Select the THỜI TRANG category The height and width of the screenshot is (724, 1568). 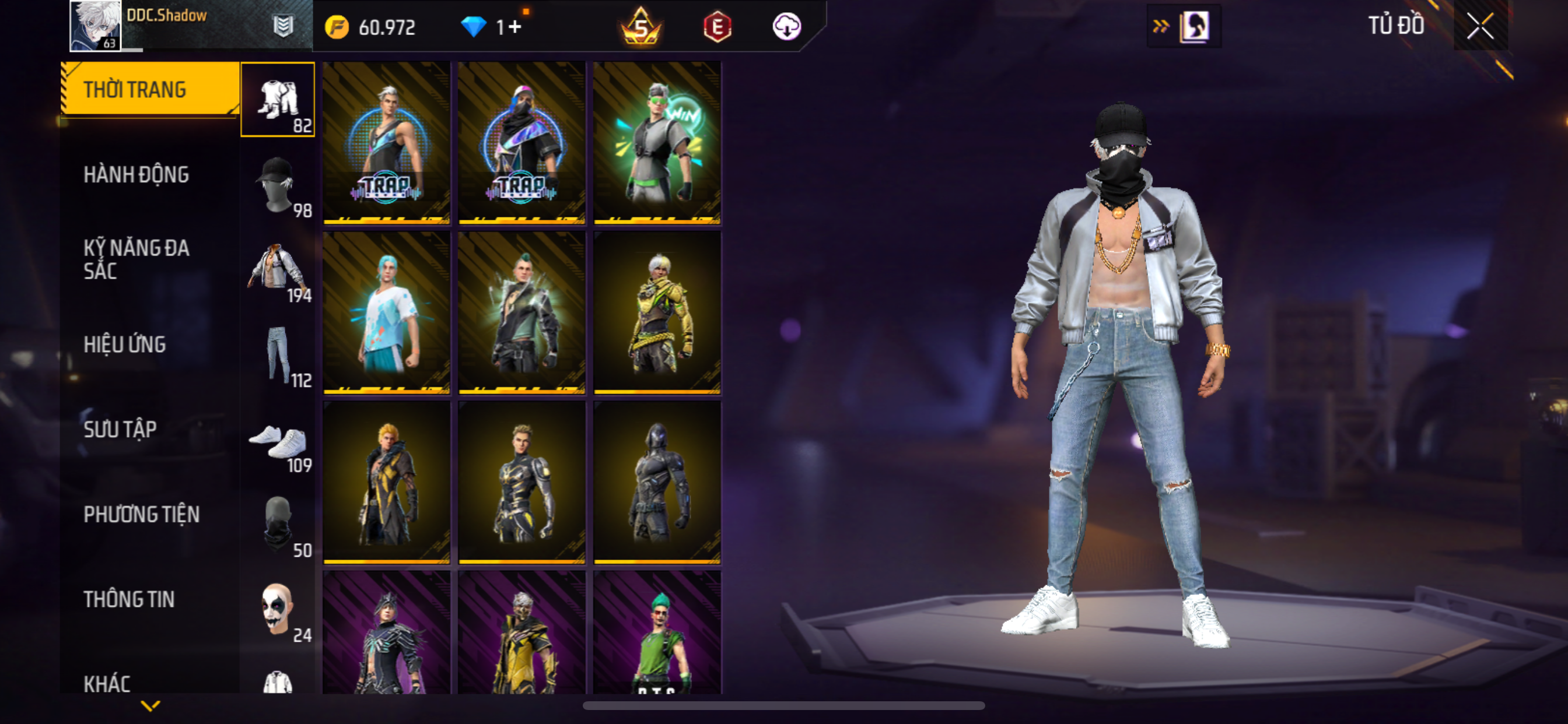pyautogui.click(x=149, y=89)
